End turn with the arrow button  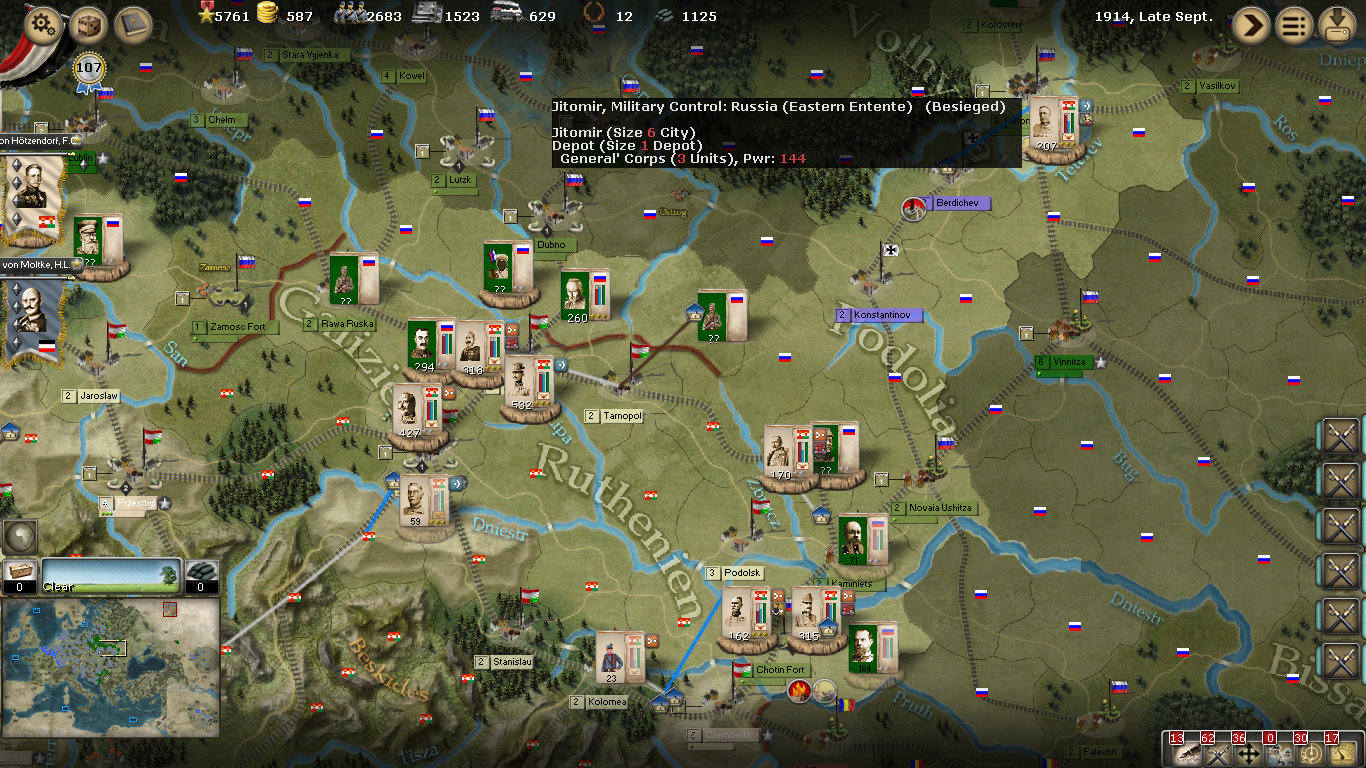click(x=1250, y=25)
